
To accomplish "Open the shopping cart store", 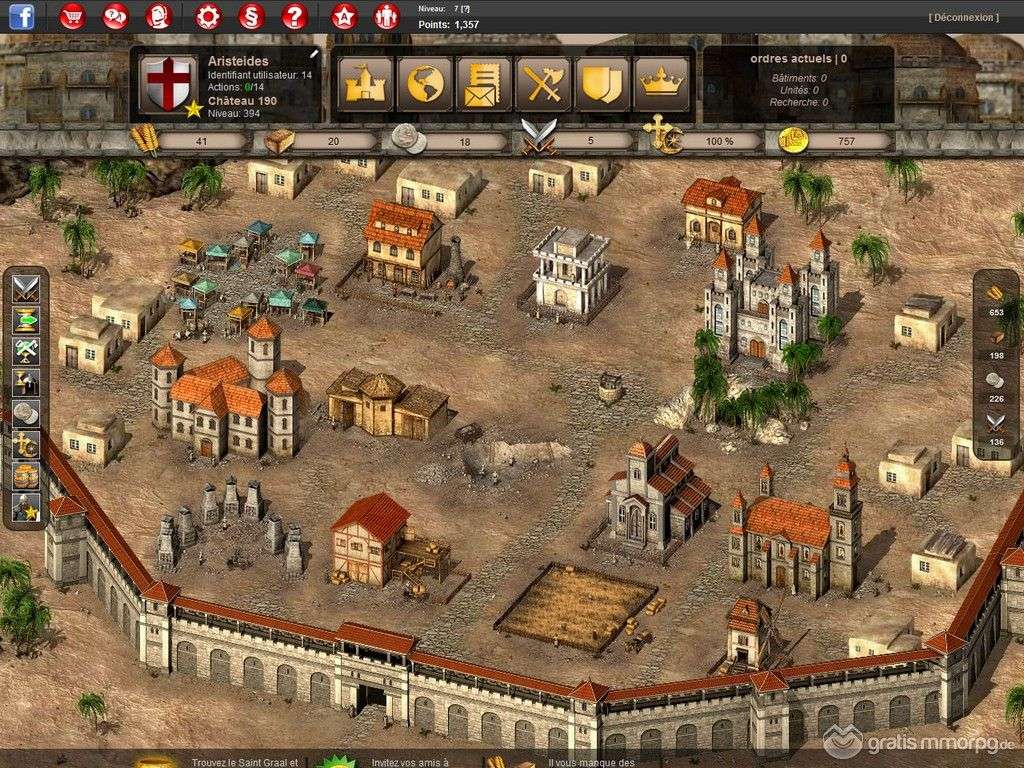I will click(x=72, y=16).
